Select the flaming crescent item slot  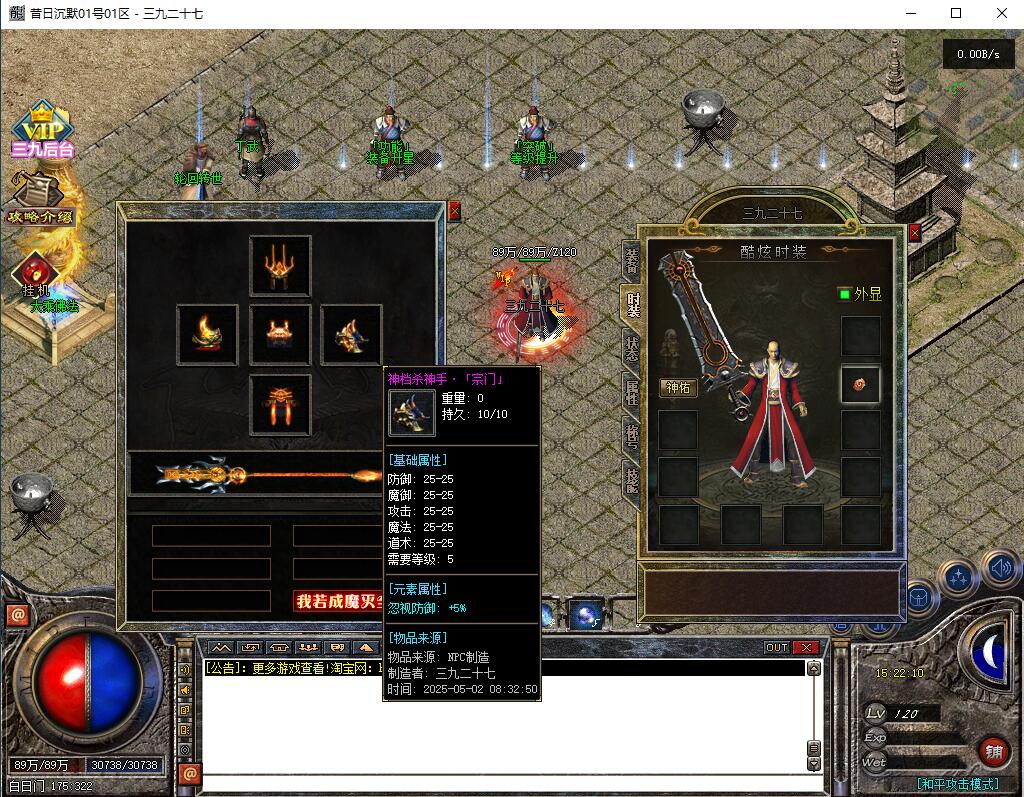pos(208,335)
